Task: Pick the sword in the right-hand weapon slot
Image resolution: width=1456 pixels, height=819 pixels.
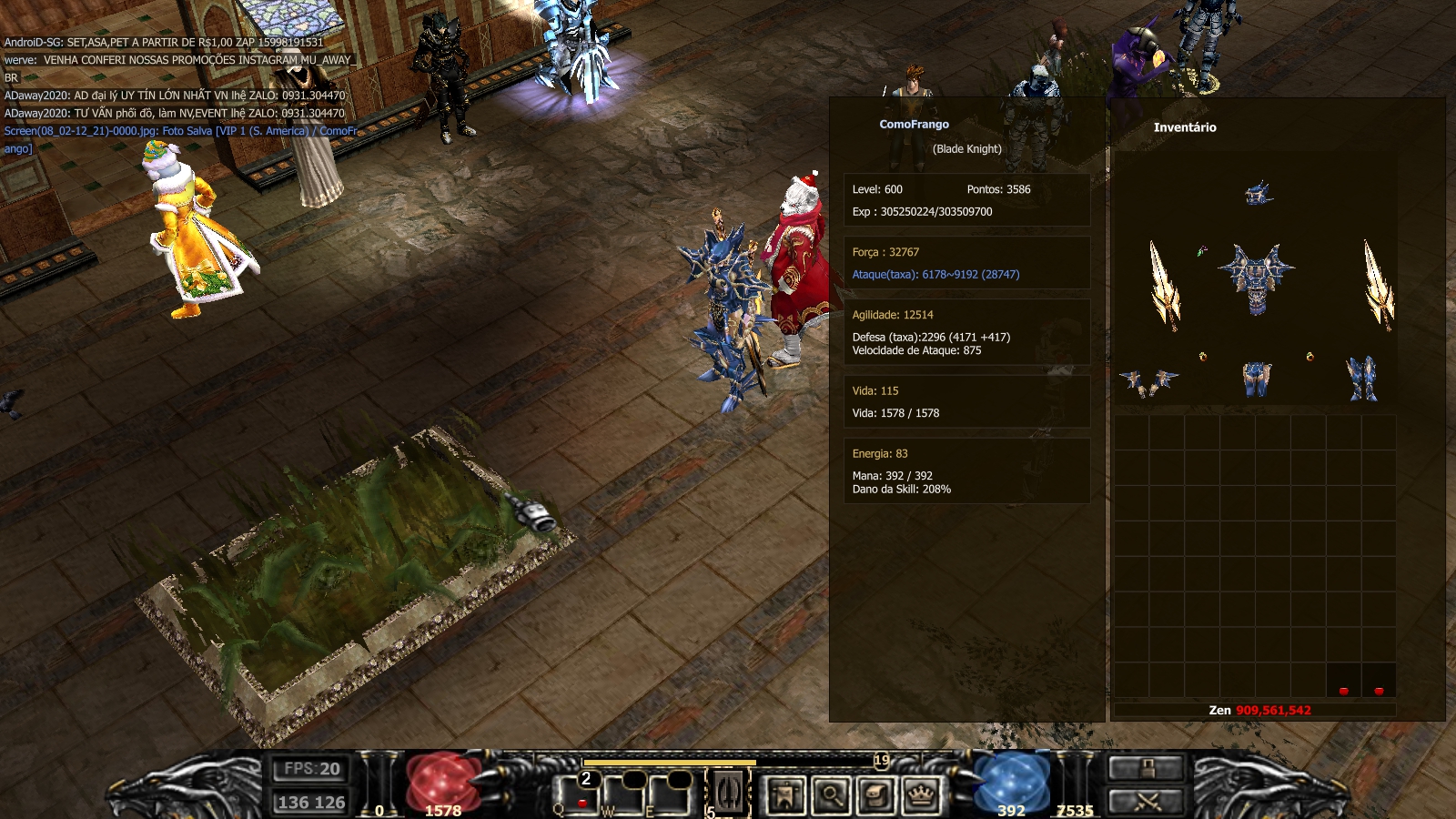Action: tap(1377, 284)
